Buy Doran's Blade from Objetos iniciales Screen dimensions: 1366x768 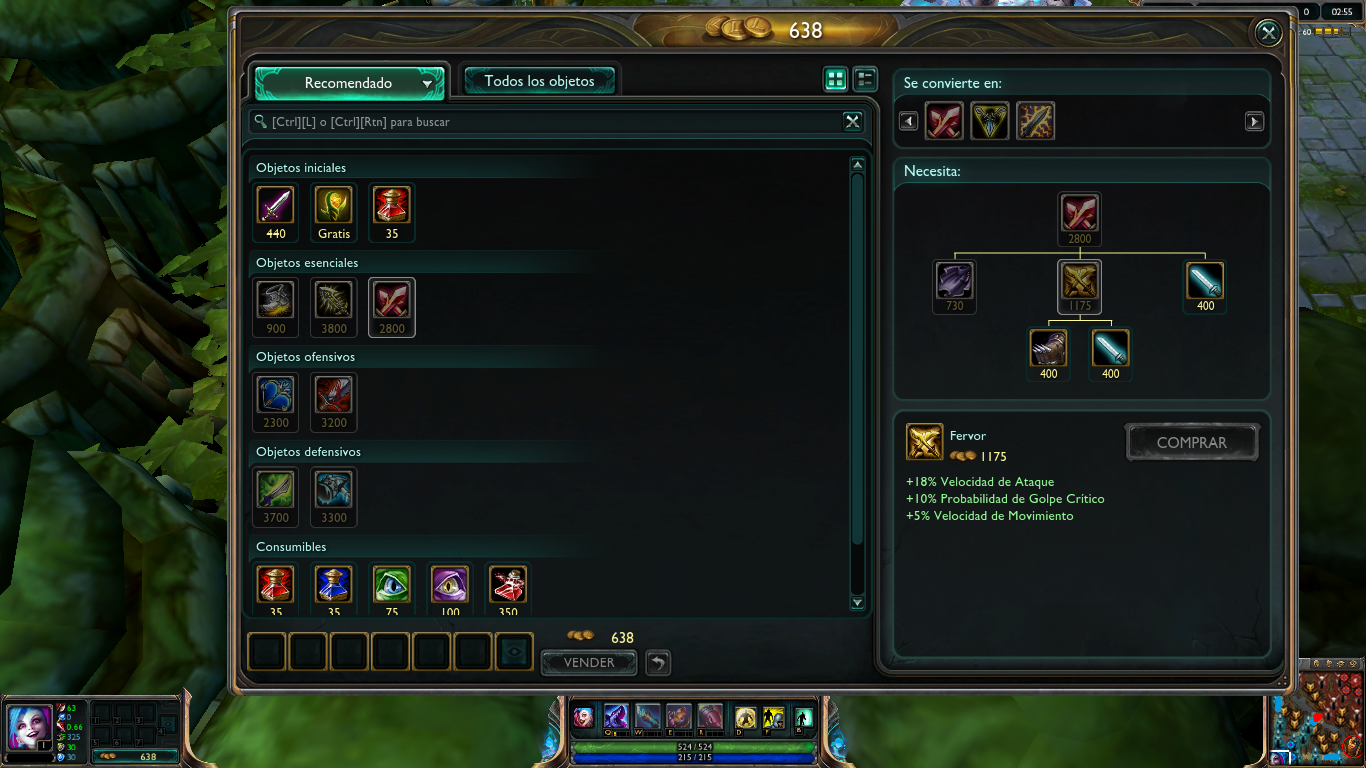(275, 205)
